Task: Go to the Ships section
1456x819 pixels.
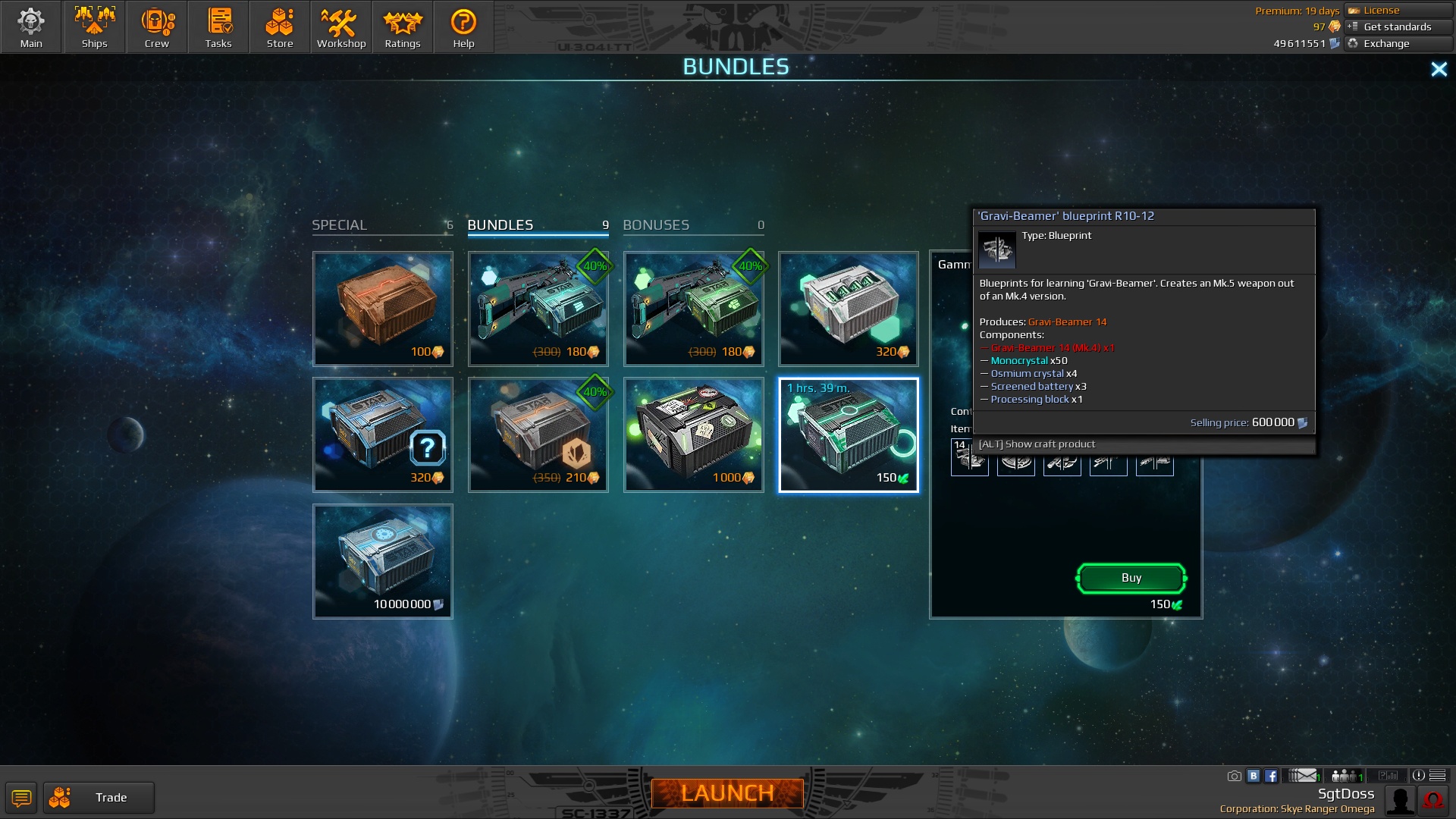Action: pyautogui.click(x=94, y=27)
